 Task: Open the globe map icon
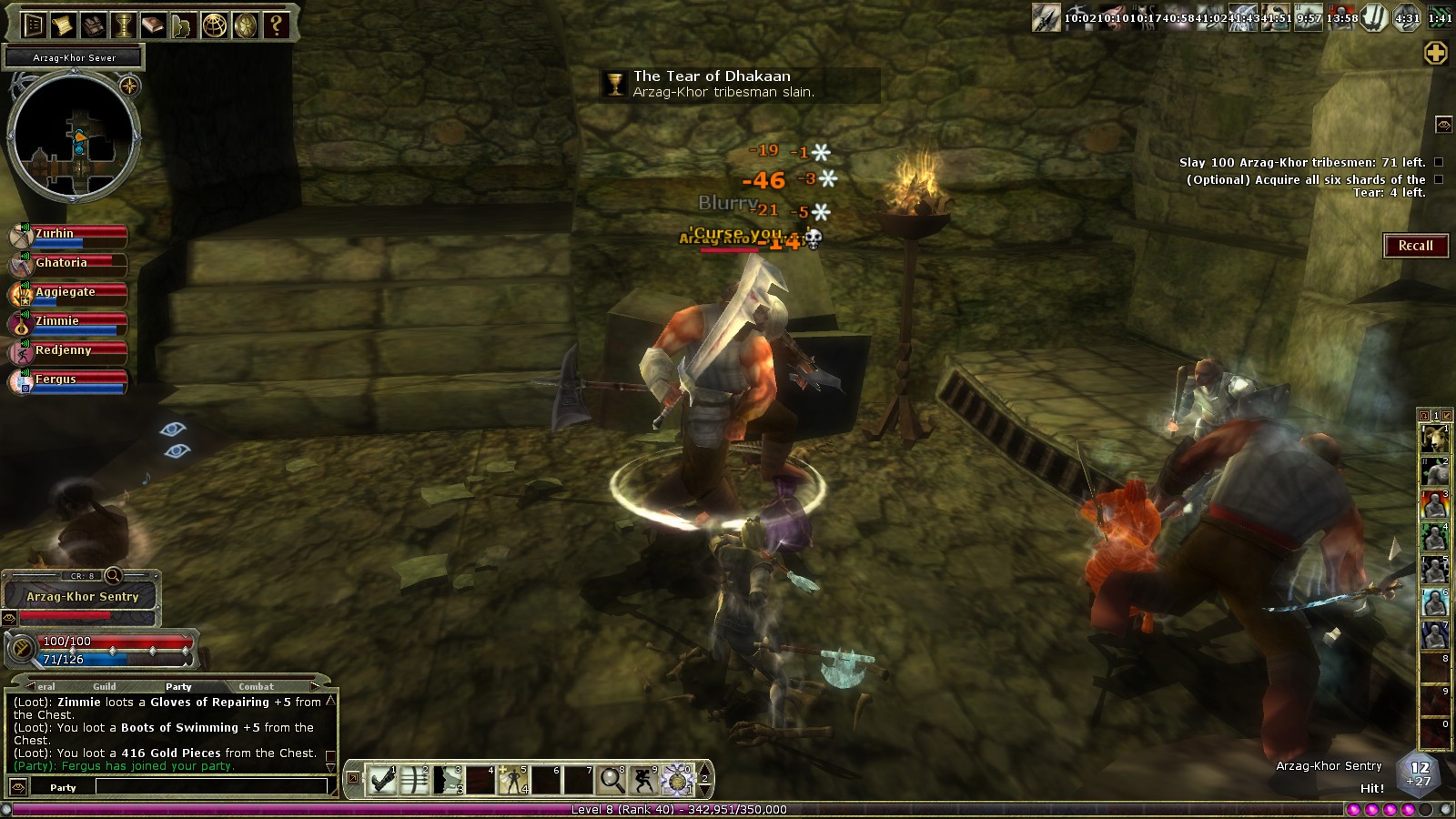coord(215,25)
